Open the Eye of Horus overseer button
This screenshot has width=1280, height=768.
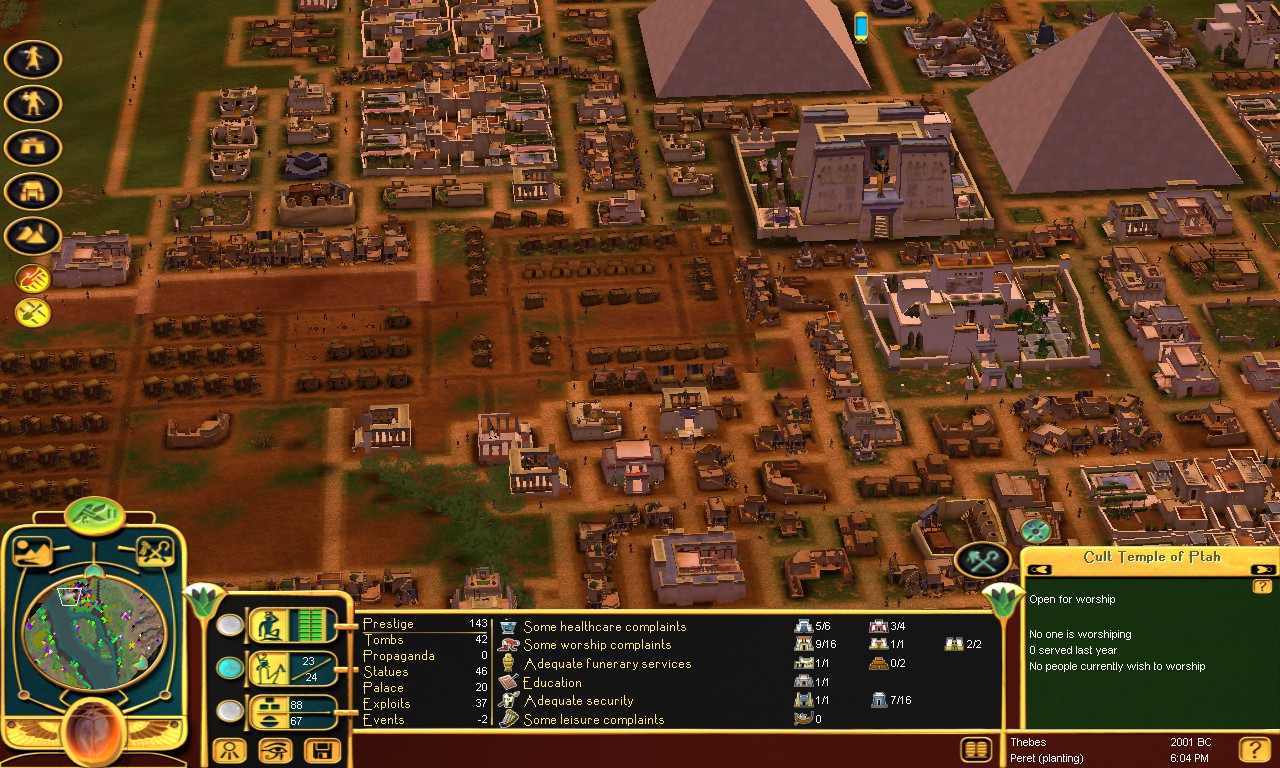click(x=276, y=750)
